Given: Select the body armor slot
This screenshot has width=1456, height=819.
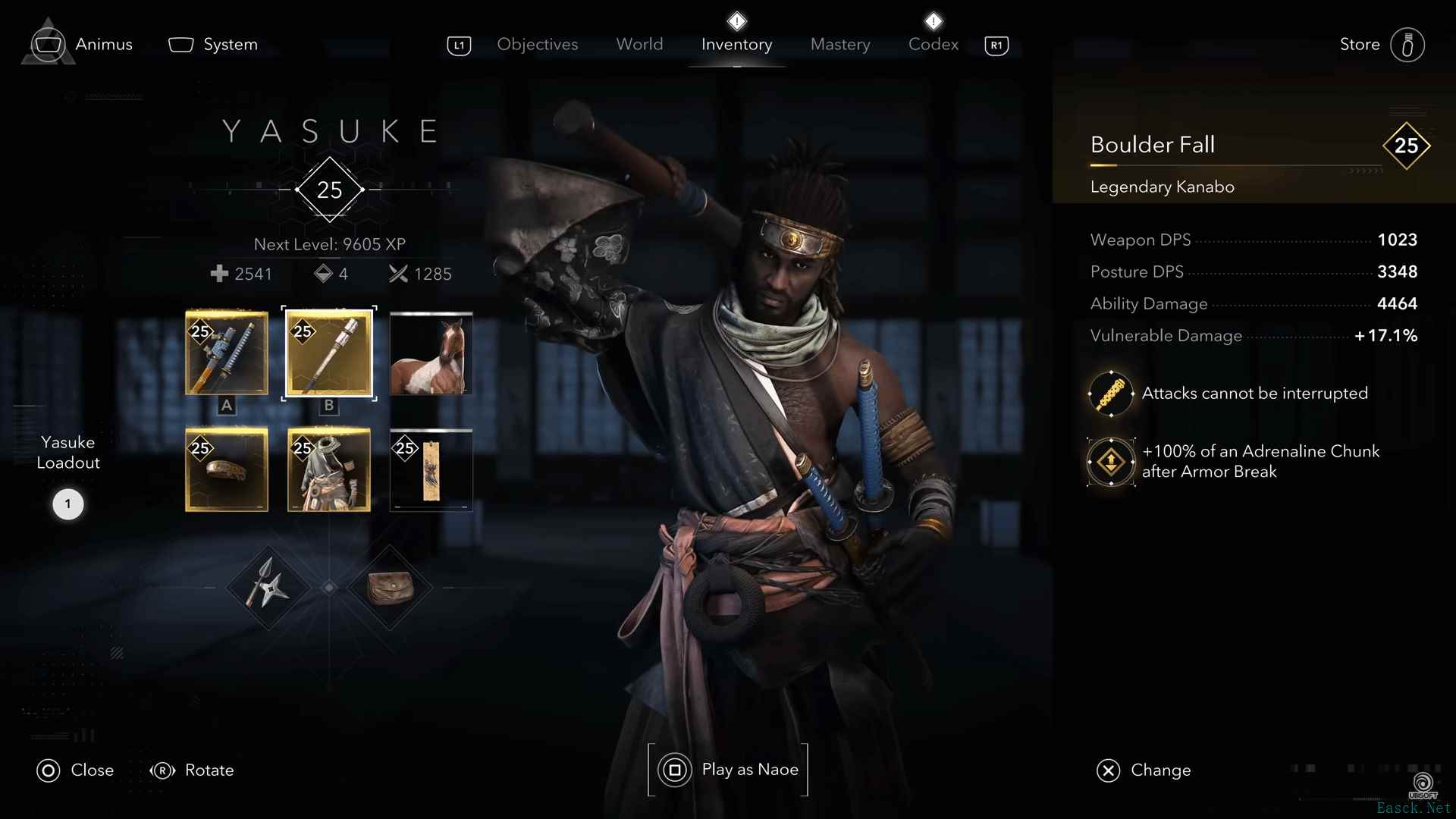Looking at the screenshot, I should pyautogui.click(x=329, y=470).
